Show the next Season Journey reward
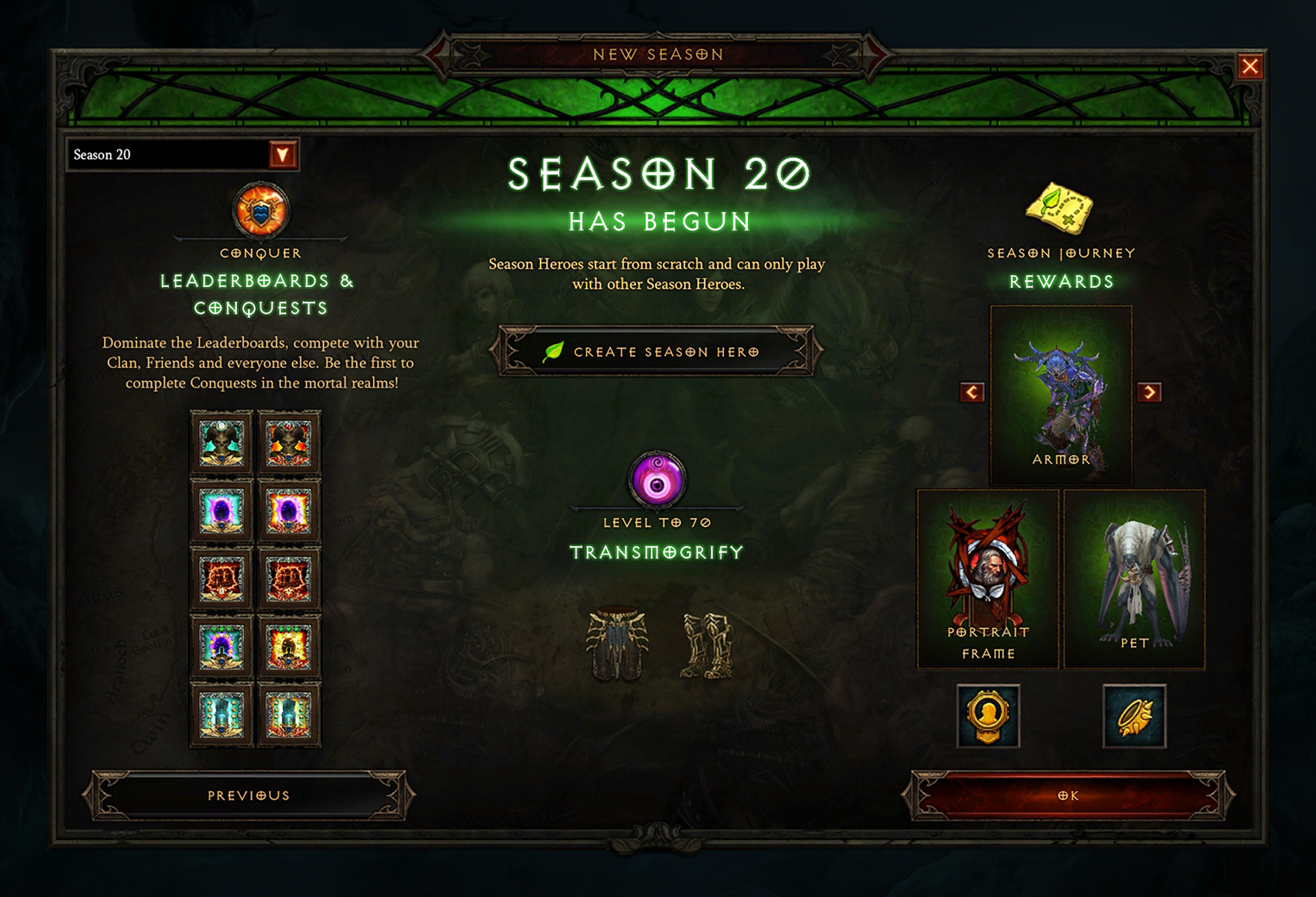The image size is (1316, 897). pos(1149,392)
